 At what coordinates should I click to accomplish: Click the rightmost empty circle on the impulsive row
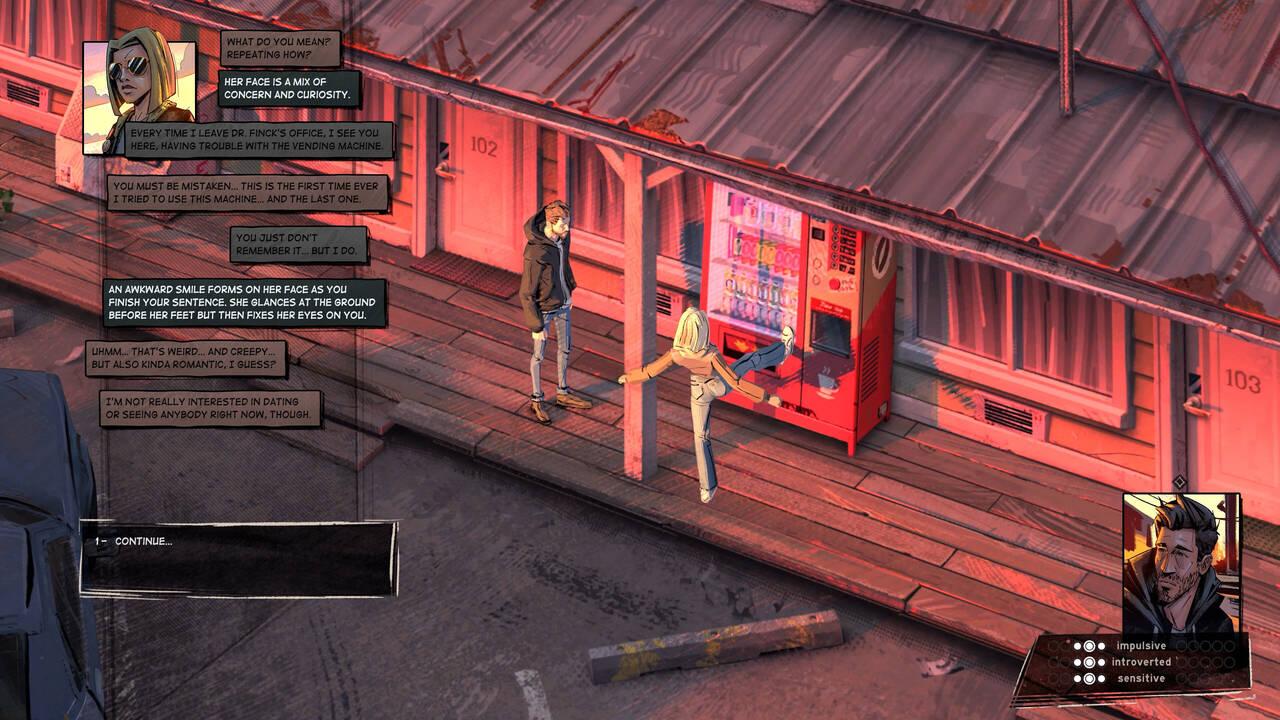[x=1230, y=646]
